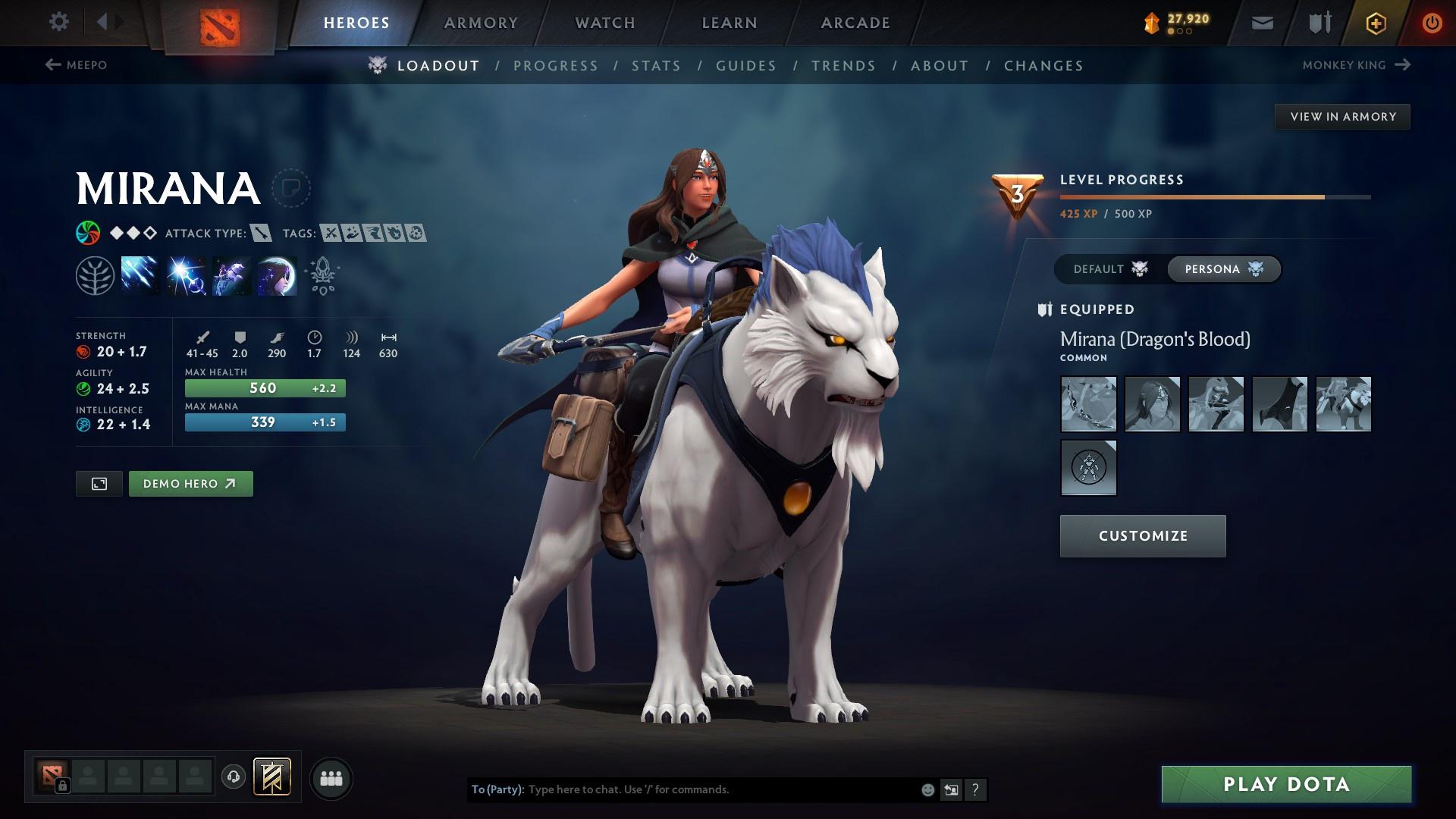This screenshot has width=1456, height=819.
Task: Open the friends list icon
Action: 331,778
